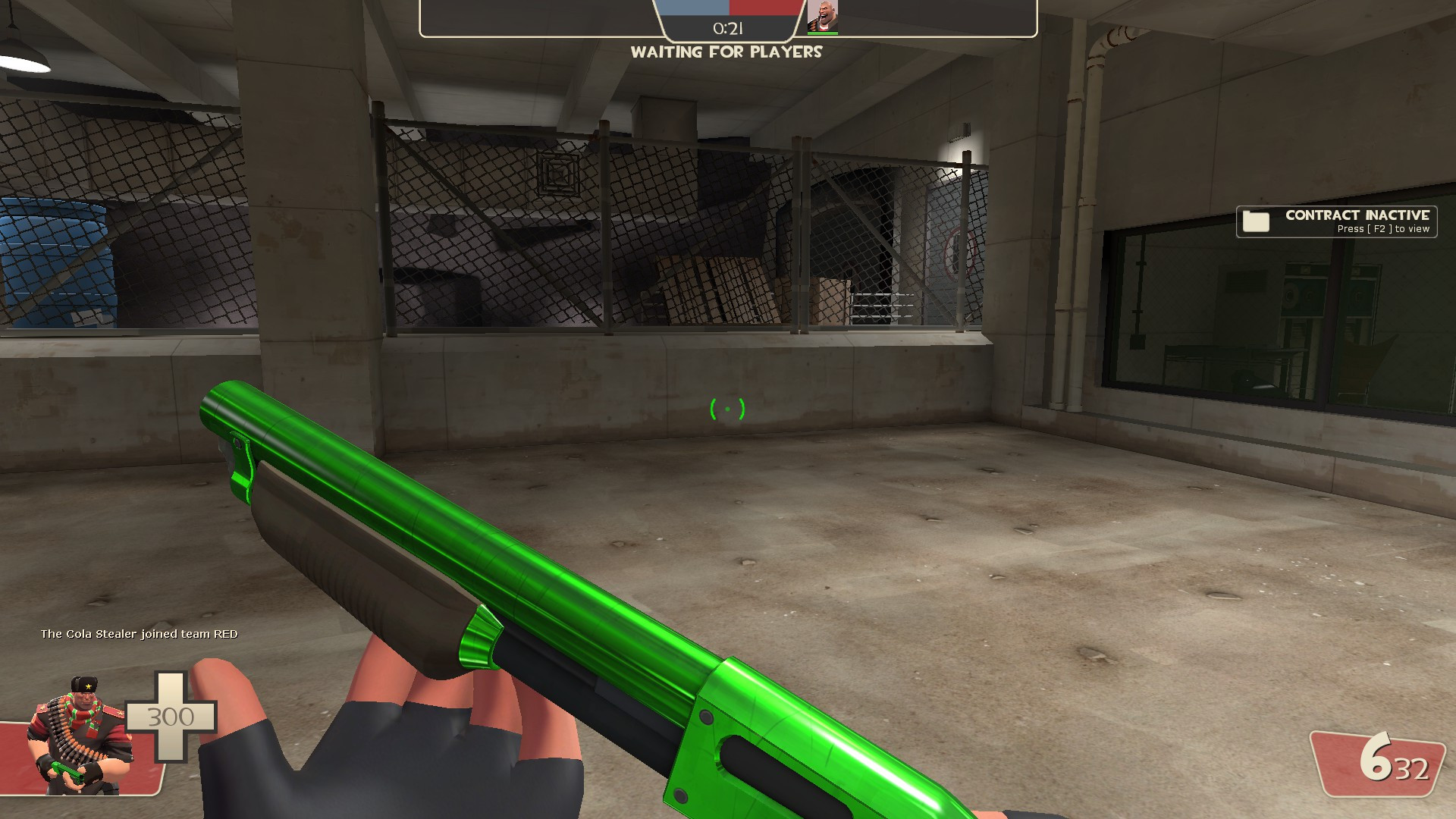Click the contract folder icon
1456x819 pixels.
pos(1257,221)
